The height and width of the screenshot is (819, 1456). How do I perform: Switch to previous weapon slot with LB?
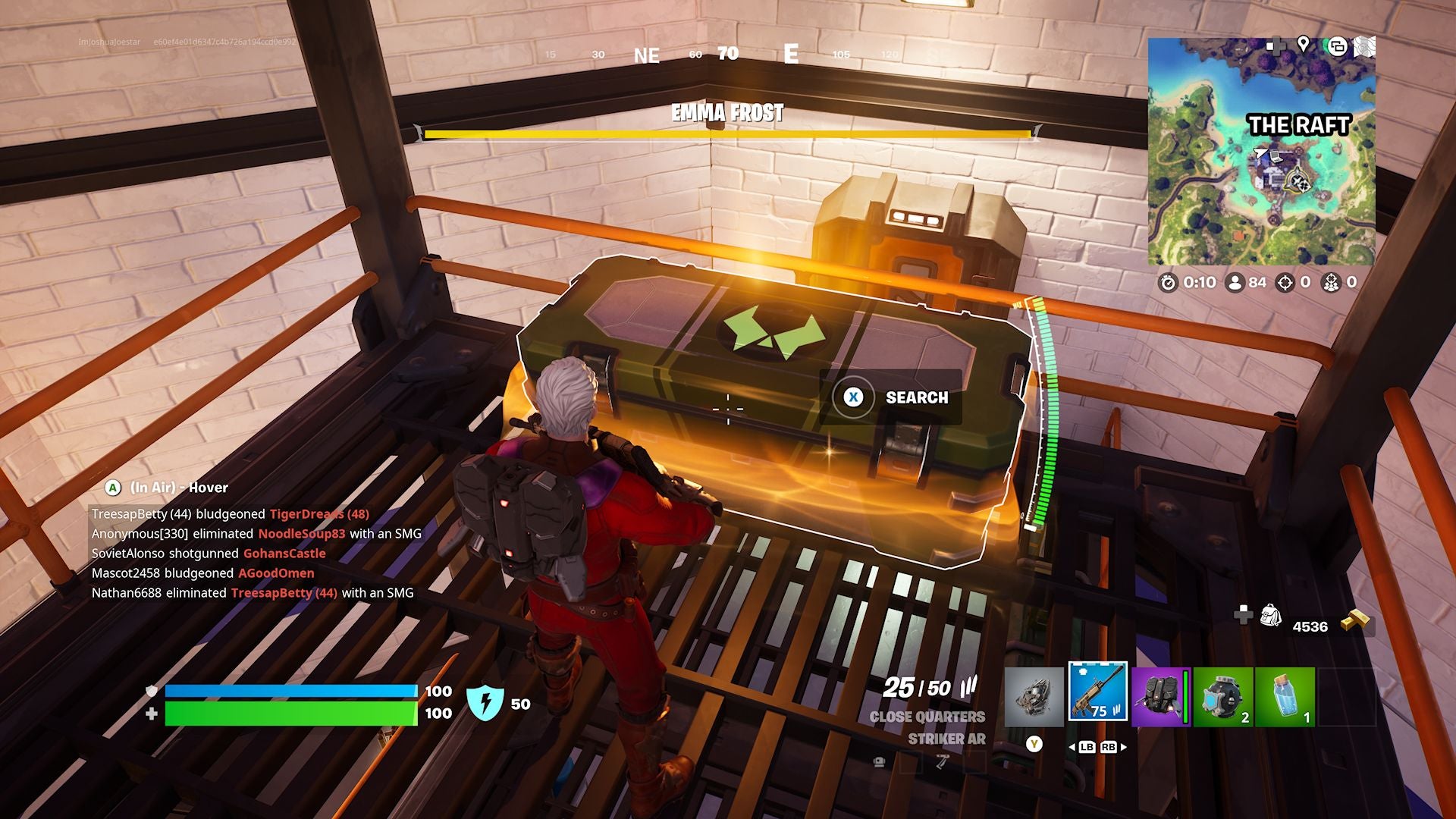[1087, 748]
